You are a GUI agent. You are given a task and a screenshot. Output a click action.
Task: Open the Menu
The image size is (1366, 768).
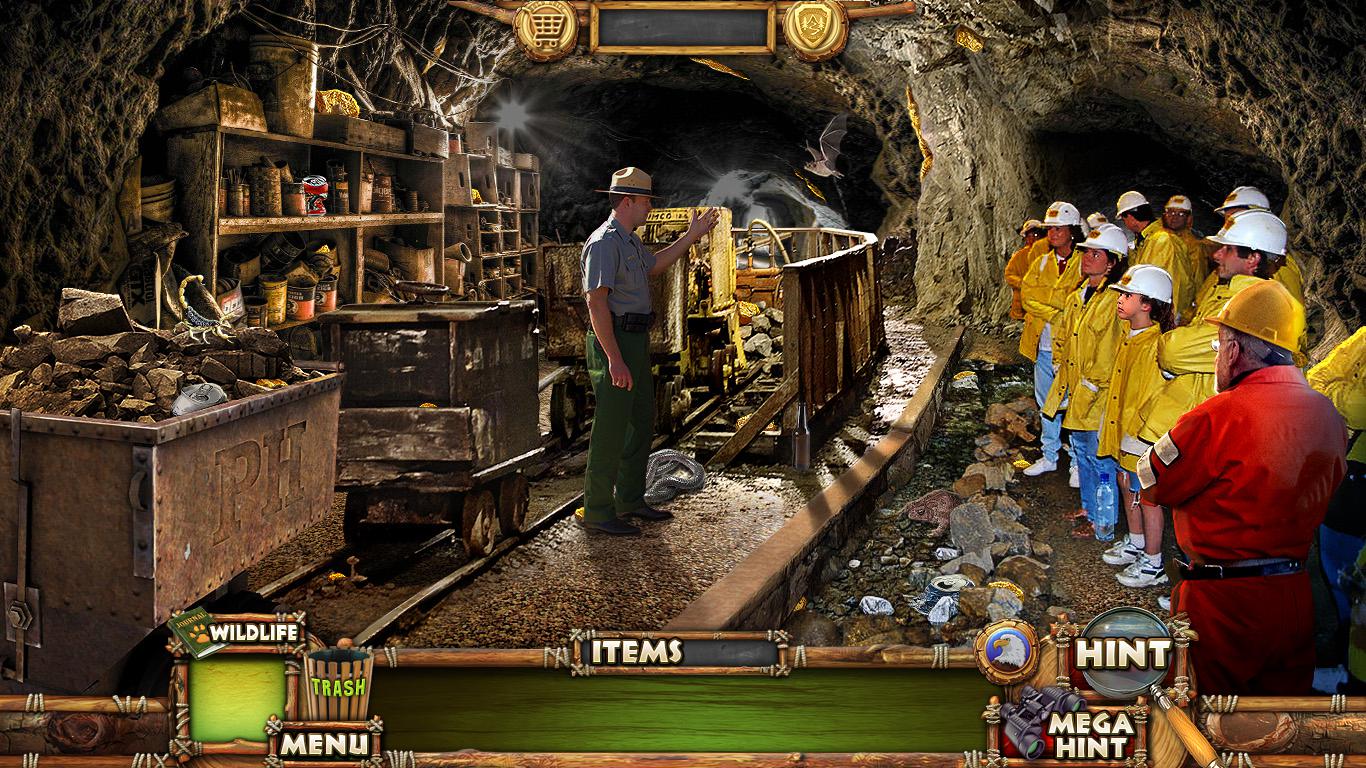[x=322, y=743]
